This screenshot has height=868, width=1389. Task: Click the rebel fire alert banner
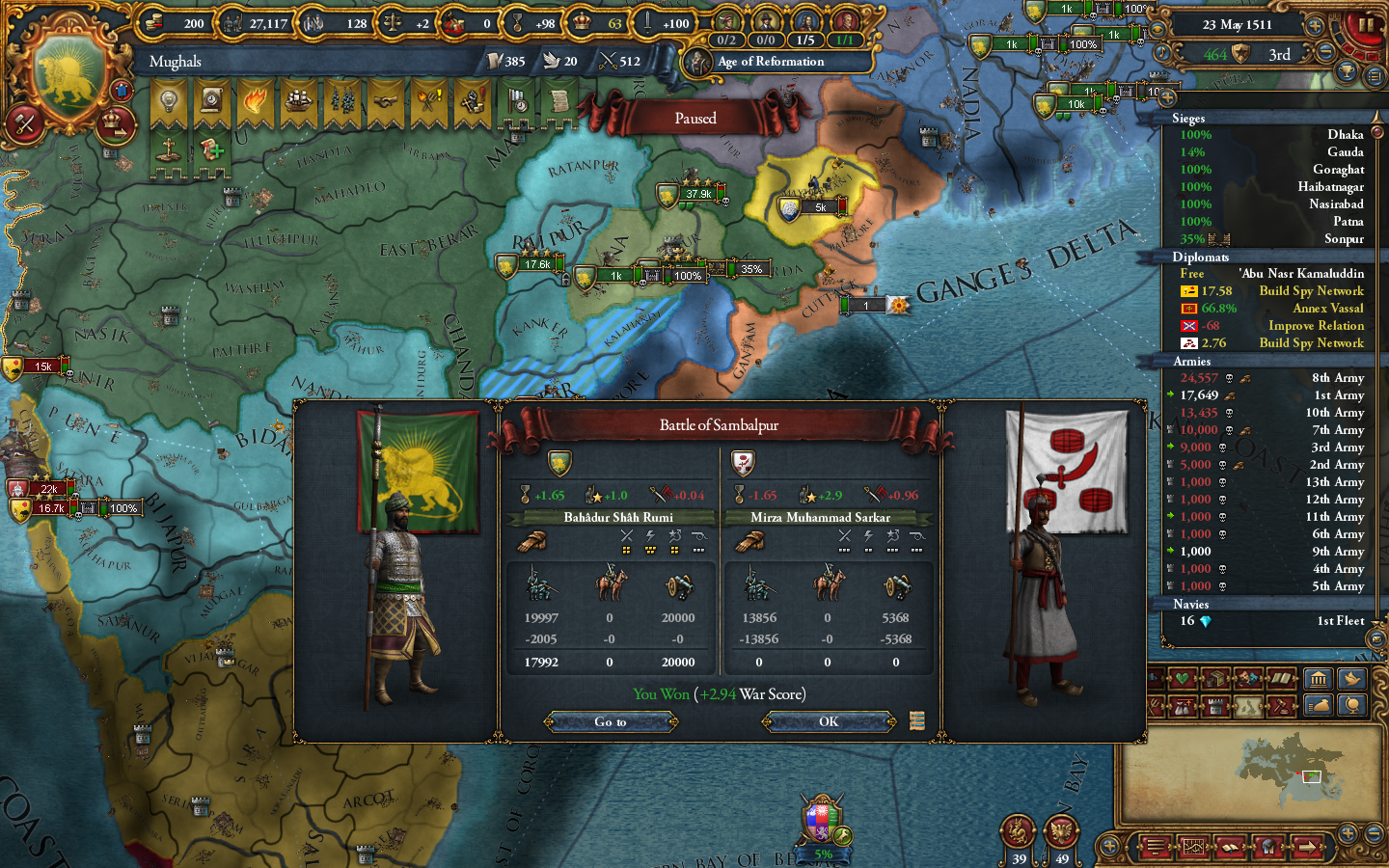point(258,99)
